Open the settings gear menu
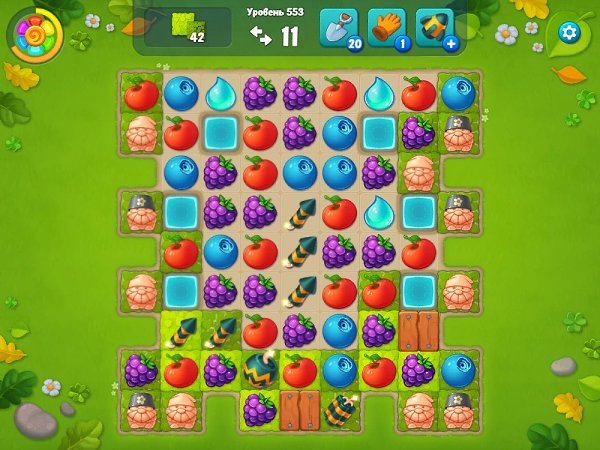This screenshot has height=450, width=600. [x=569, y=33]
